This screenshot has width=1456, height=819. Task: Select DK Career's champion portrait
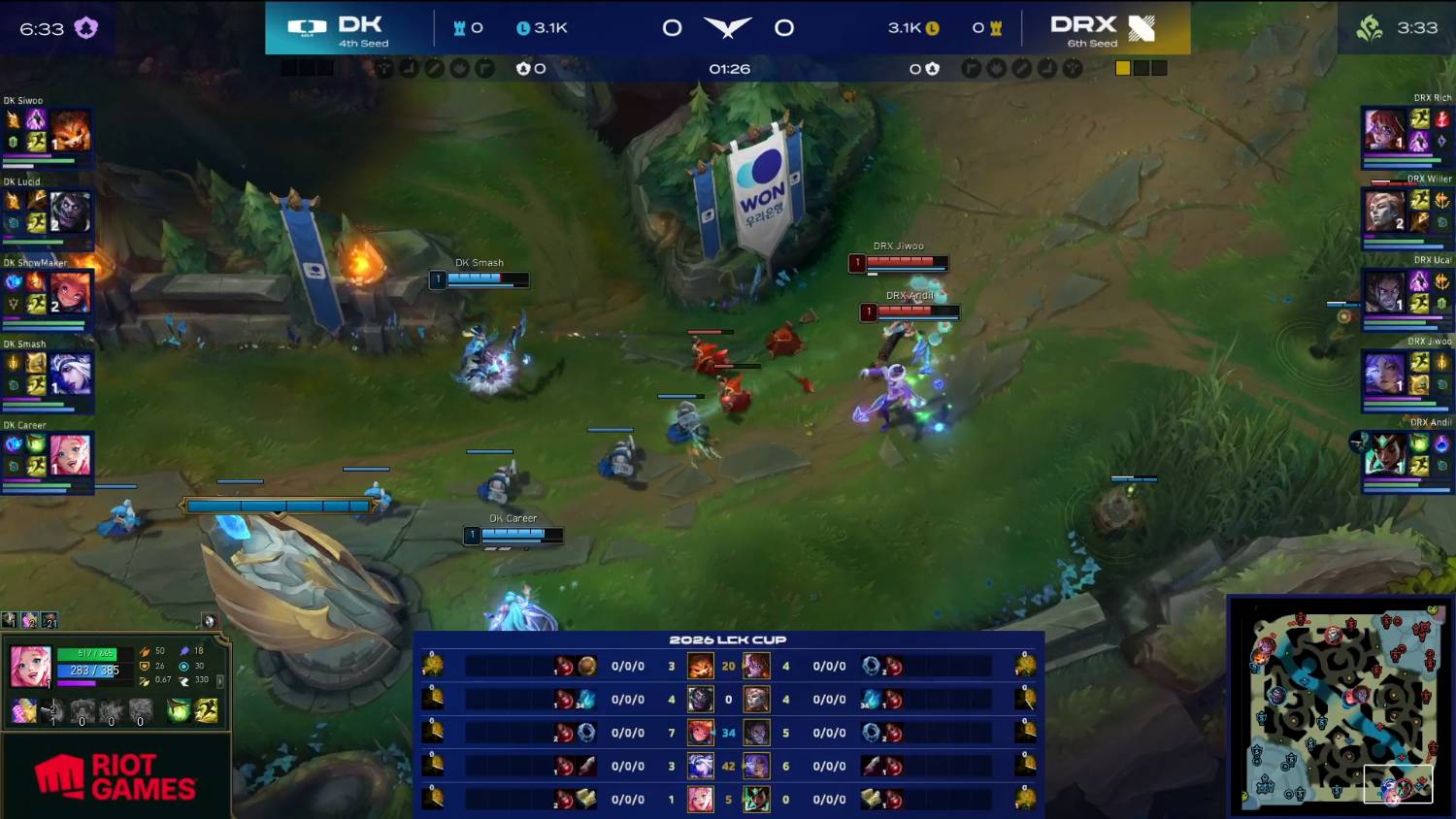tap(70, 455)
